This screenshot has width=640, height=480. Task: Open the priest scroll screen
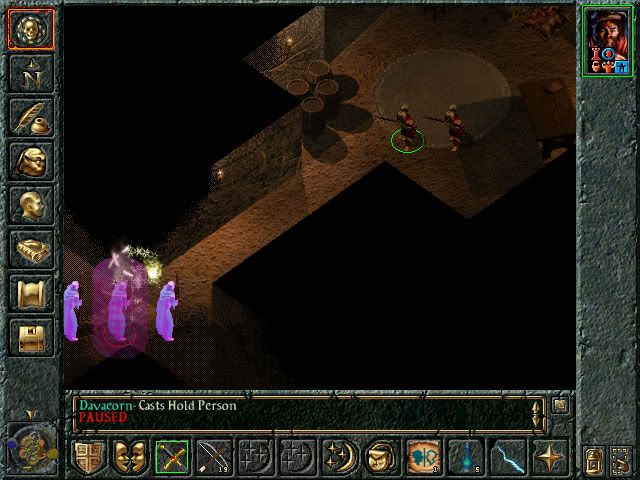(x=31, y=294)
